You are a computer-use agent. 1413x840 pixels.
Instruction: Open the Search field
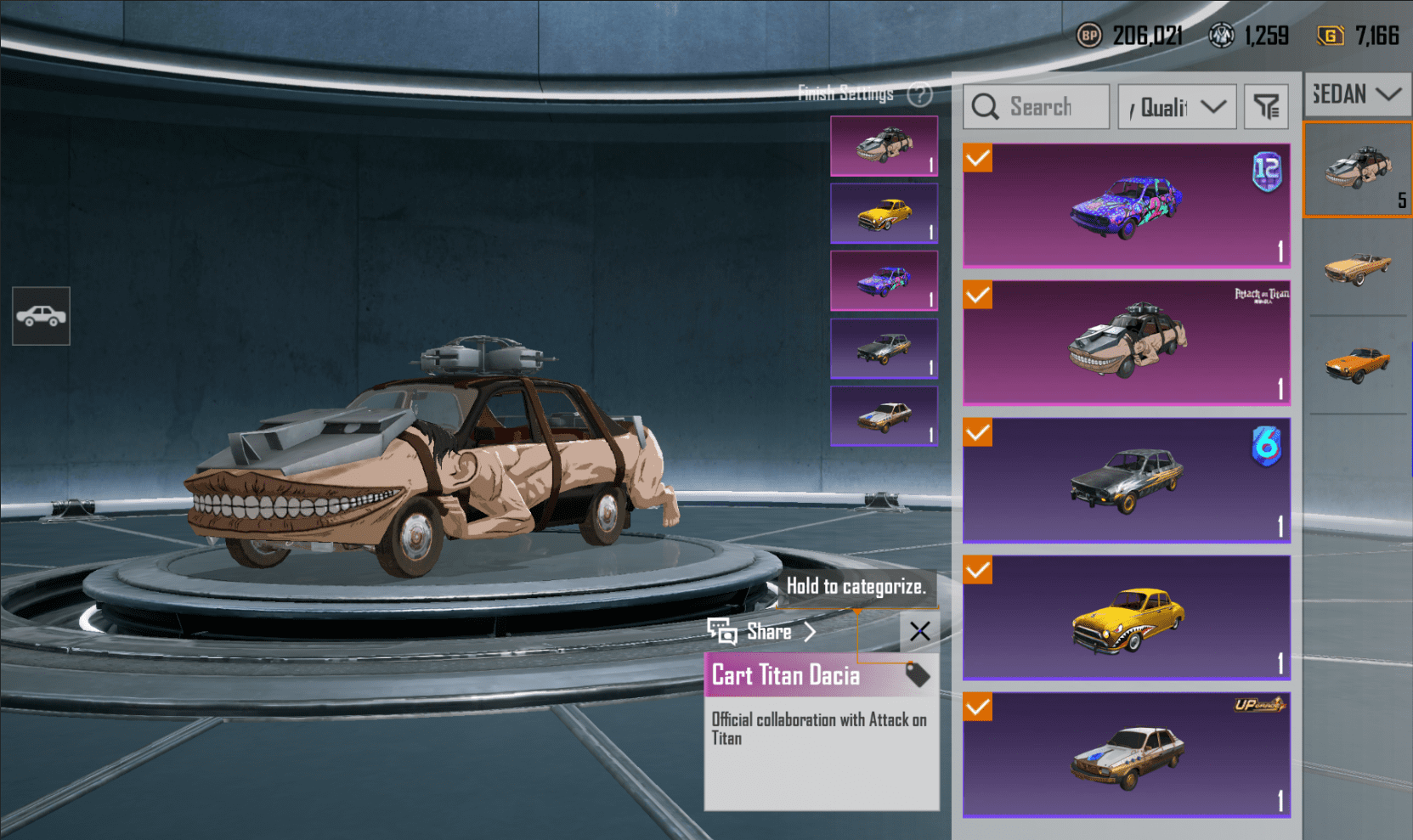tap(1037, 107)
